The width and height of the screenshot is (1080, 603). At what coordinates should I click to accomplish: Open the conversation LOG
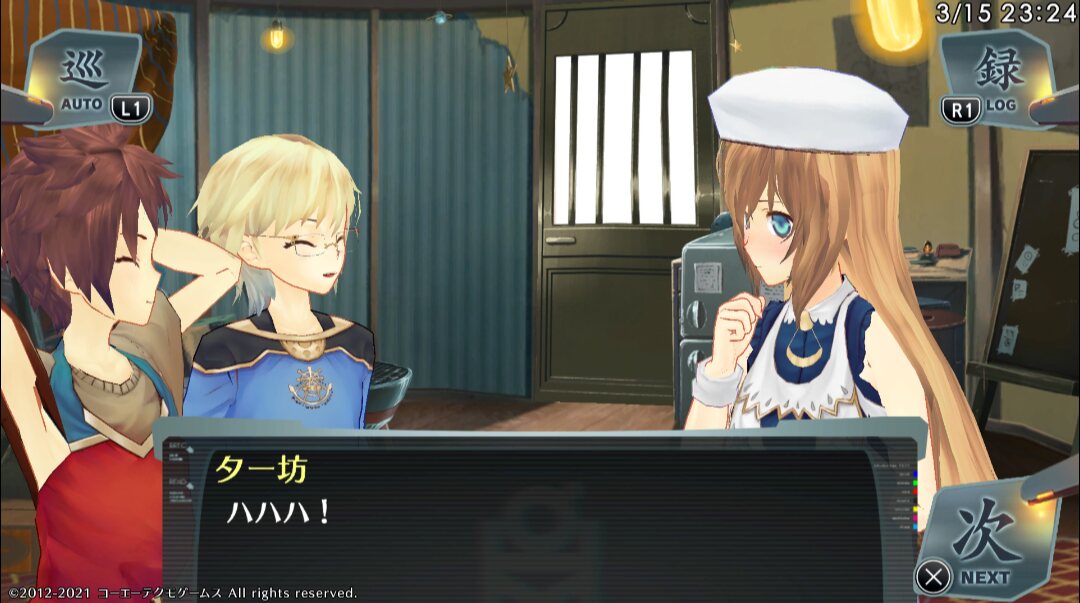click(x=993, y=78)
